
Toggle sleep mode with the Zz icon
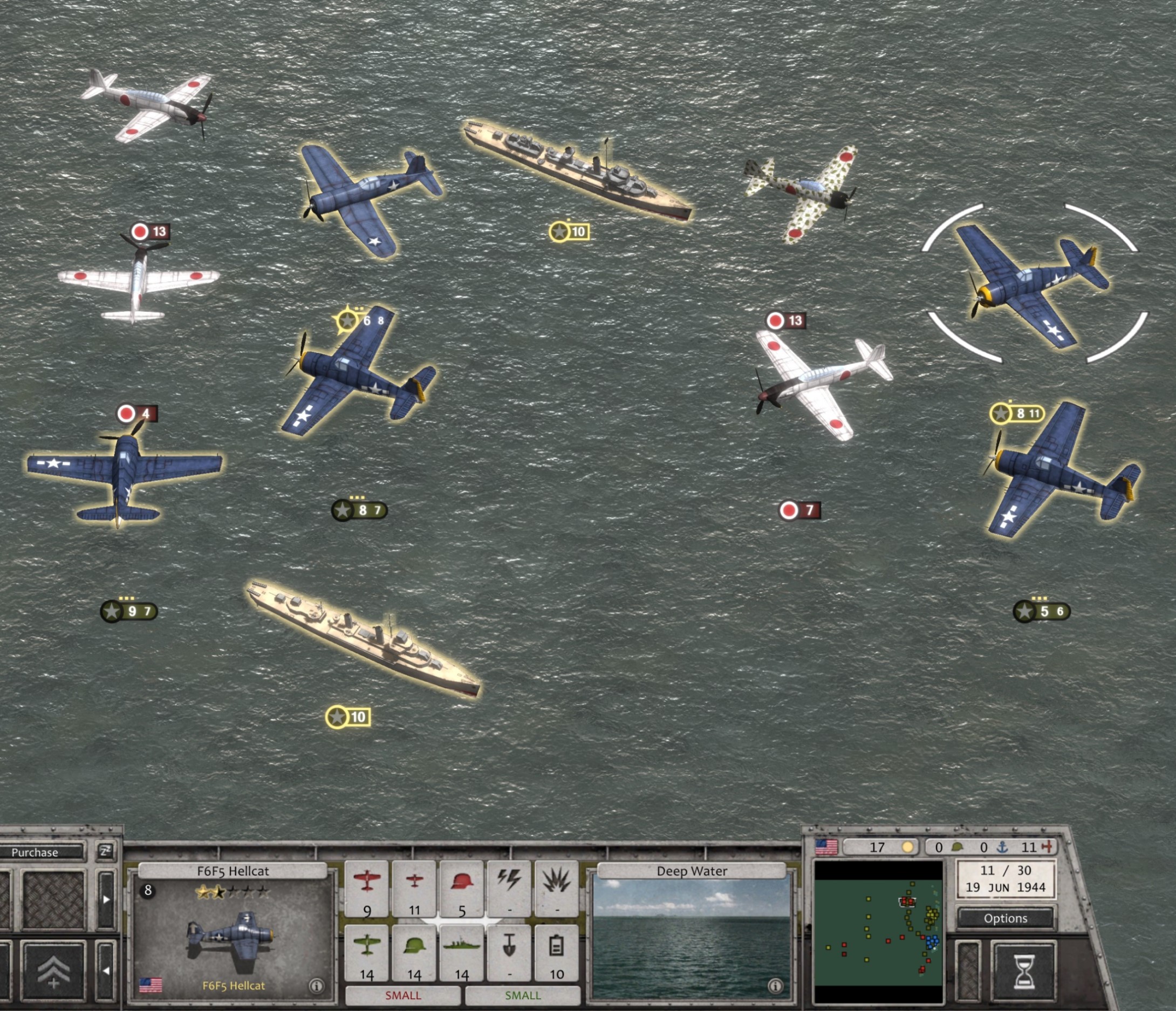click(x=105, y=852)
